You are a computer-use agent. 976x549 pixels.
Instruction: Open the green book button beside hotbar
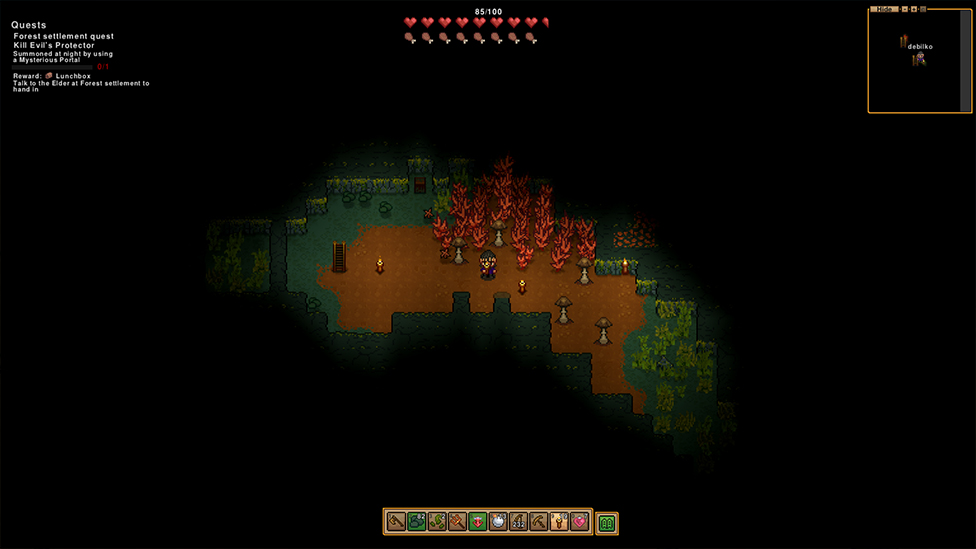tap(607, 522)
